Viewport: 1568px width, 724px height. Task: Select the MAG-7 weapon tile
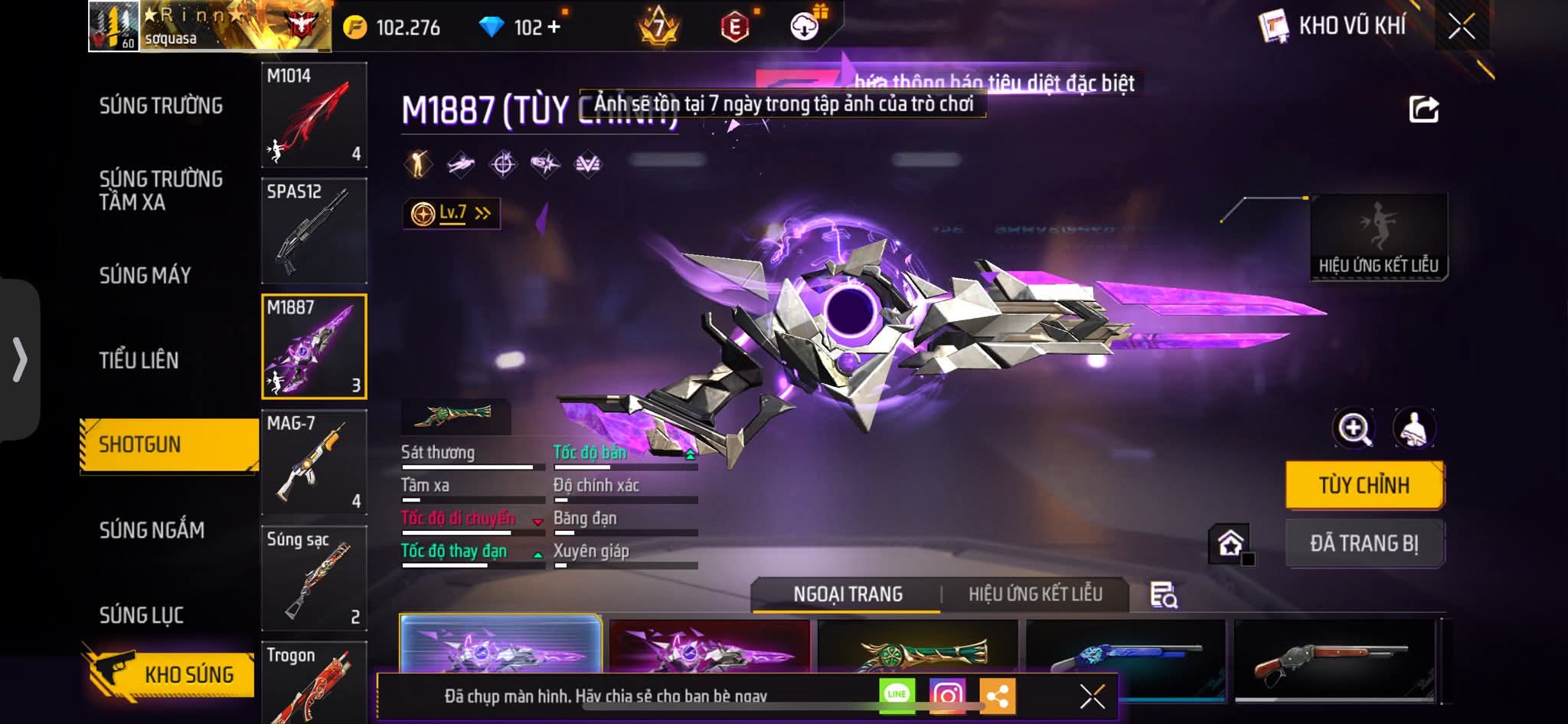pos(314,462)
